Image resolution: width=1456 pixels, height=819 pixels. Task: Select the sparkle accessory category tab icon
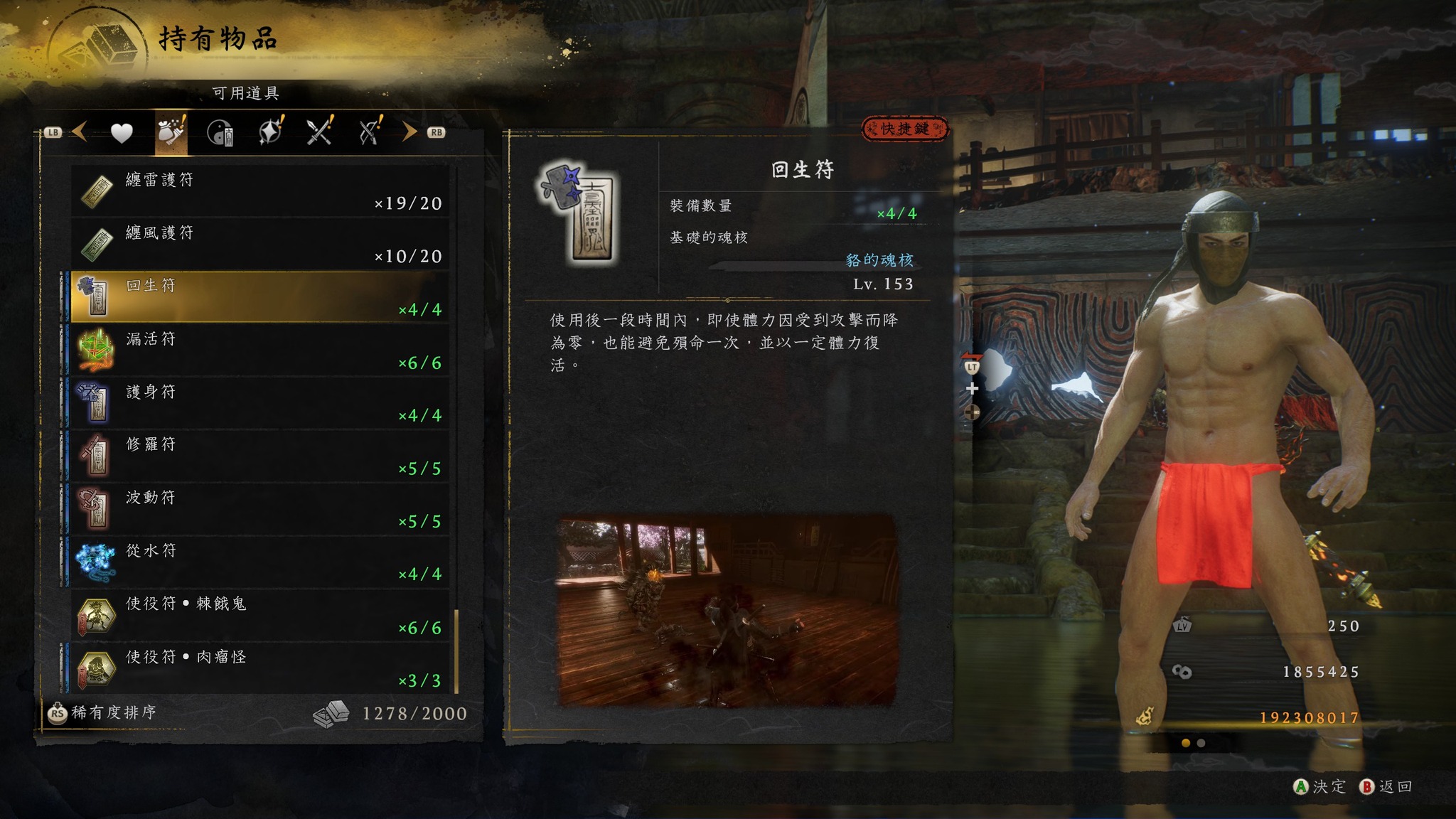click(x=269, y=131)
